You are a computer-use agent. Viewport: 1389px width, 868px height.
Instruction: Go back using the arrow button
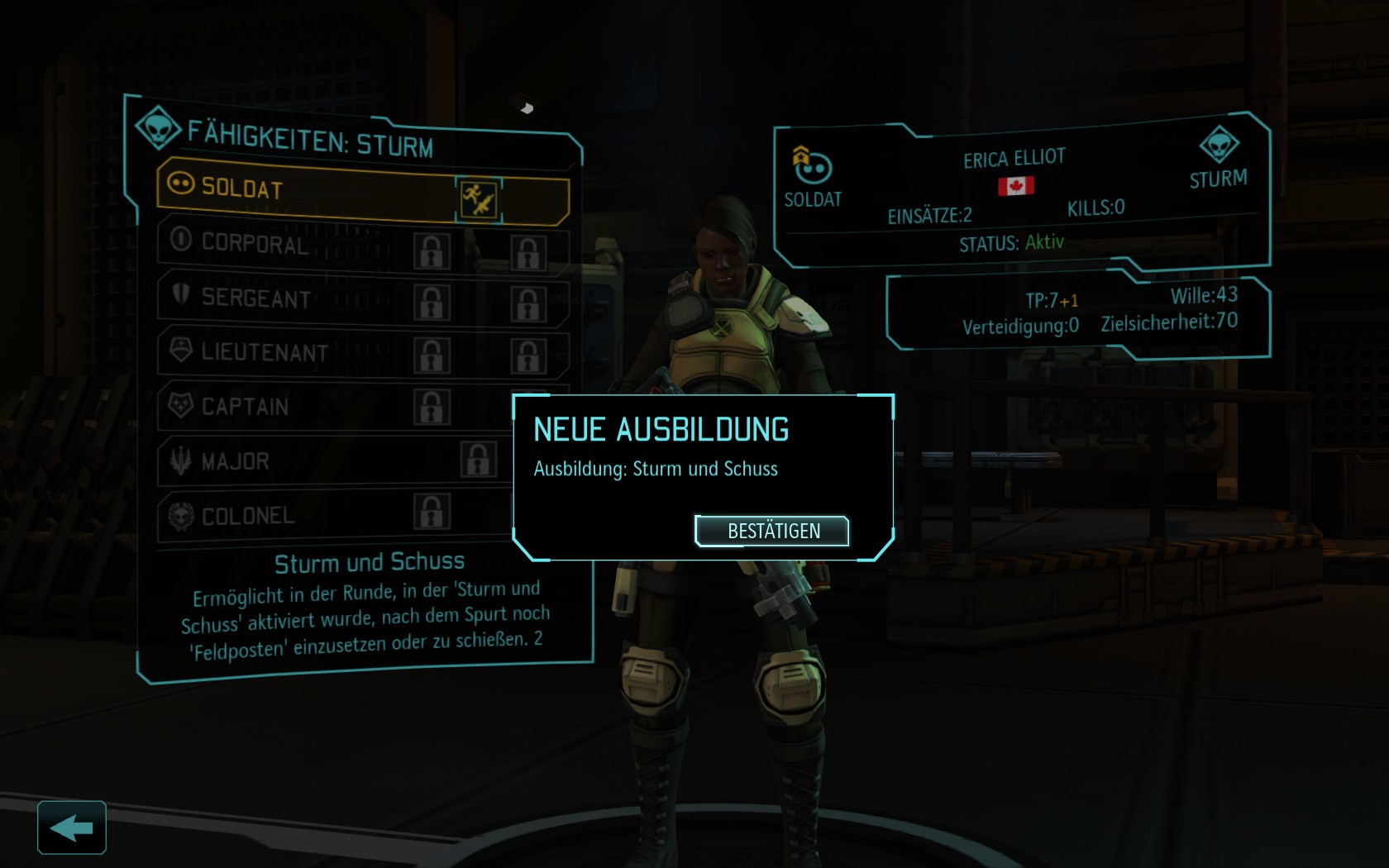click(x=72, y=827)
